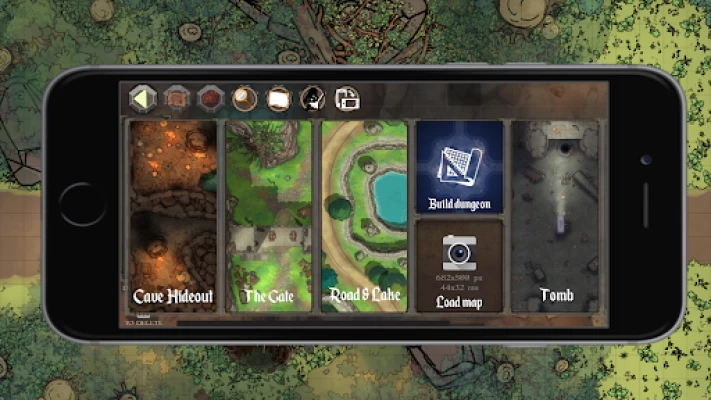Image resolution: width=711 pixels, height=400 pixels.
Task: Select the brown parchment map icon
Action: click(176, 98)
